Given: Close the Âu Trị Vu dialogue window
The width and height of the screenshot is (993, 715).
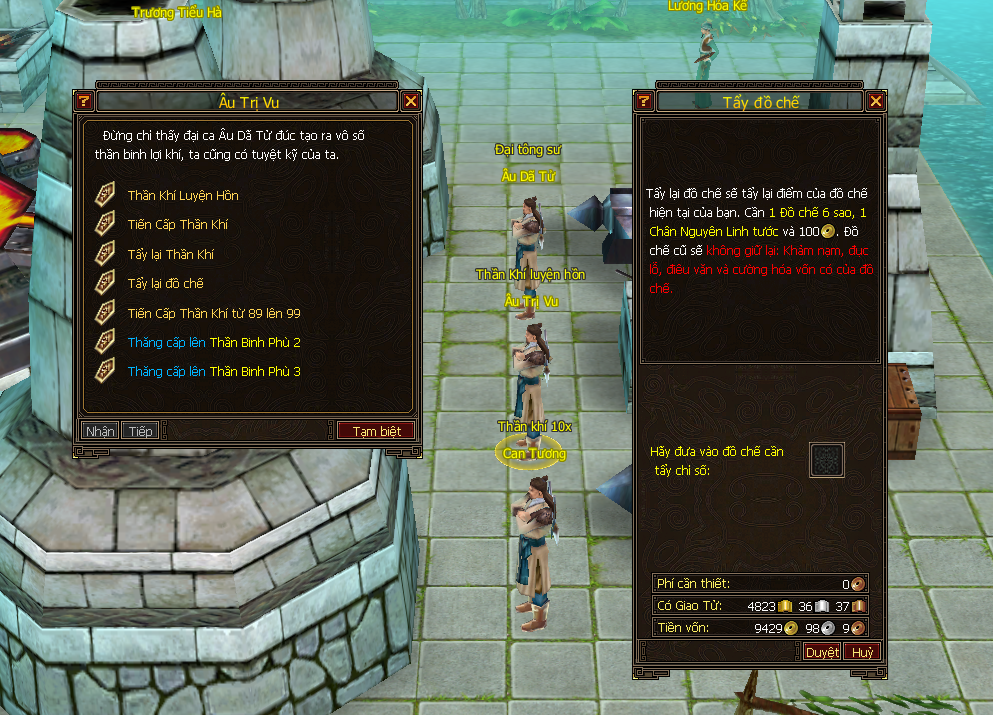Looking at the screenshot, I should (x=410, y=101).
